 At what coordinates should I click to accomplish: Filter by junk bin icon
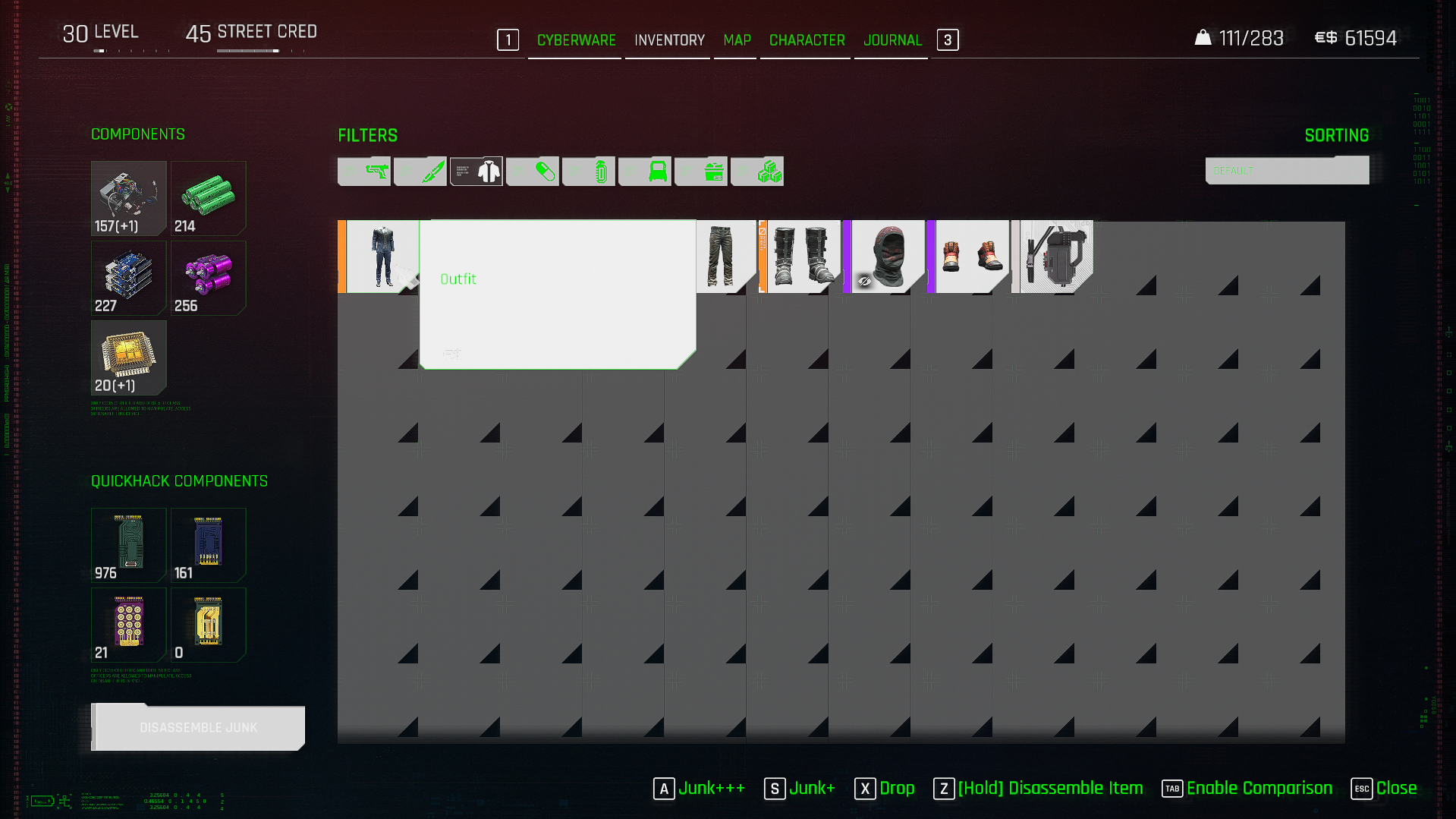(701, 172)
